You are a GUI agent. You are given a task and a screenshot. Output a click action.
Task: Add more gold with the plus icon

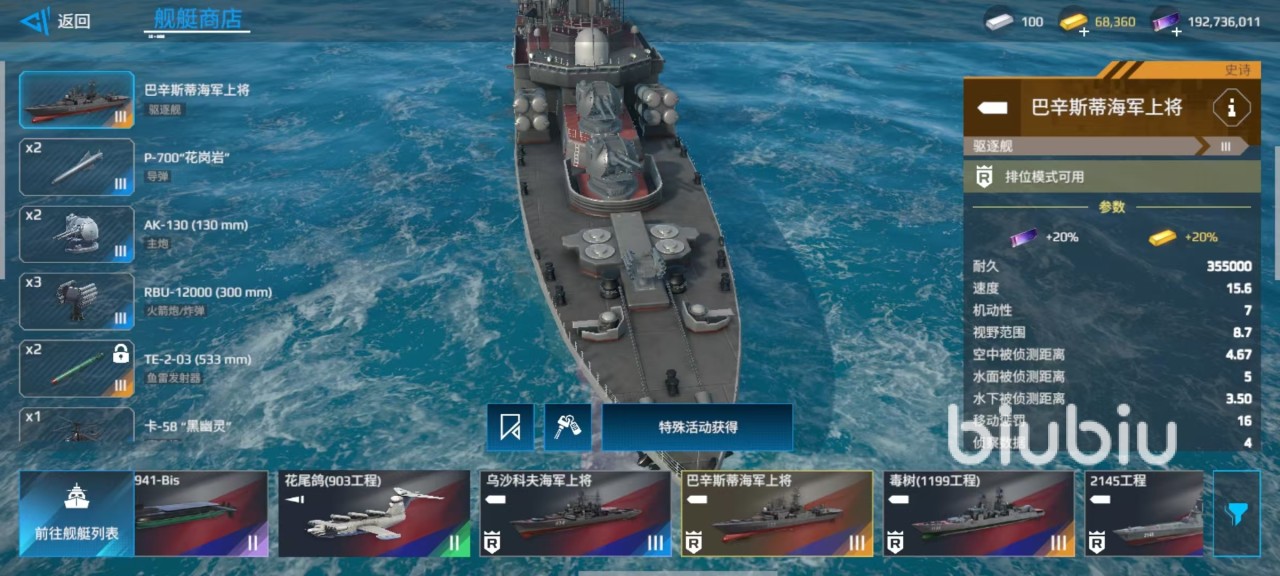1085,31
